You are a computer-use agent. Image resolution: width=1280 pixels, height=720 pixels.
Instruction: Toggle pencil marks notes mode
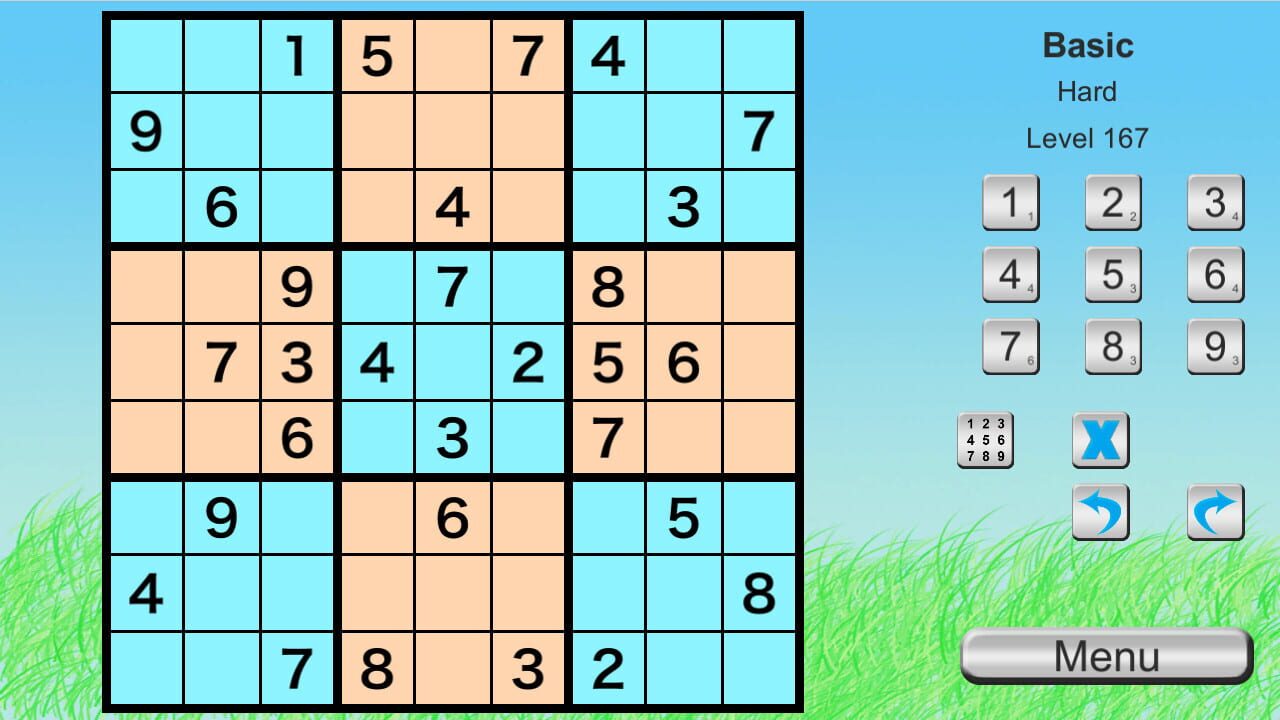coord(986,440)
